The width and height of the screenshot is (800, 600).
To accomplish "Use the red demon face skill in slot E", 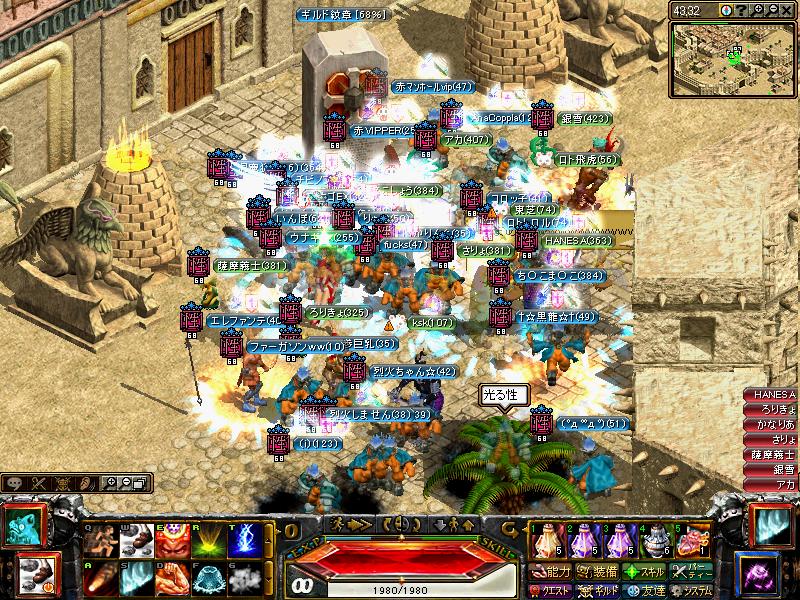I will point(171,541).
